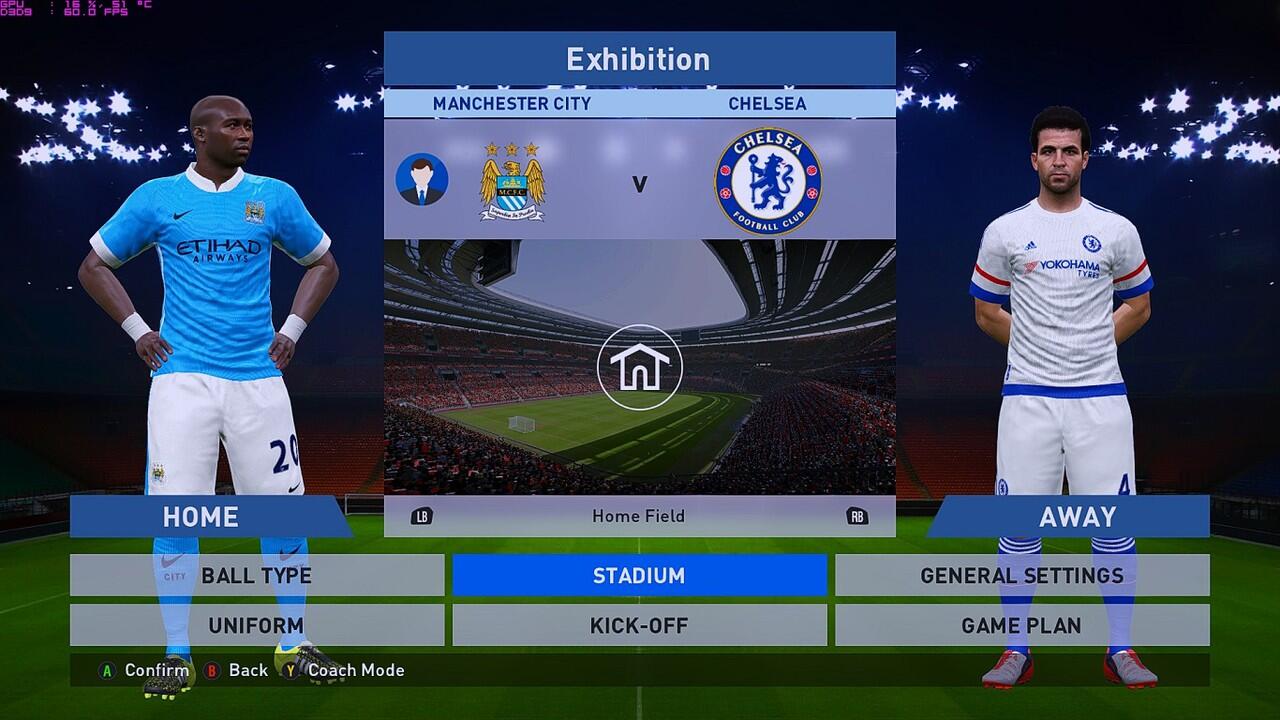Open General Settings
The width and height of the screenshot is (1280, 720).
[x=1022, y=576]
